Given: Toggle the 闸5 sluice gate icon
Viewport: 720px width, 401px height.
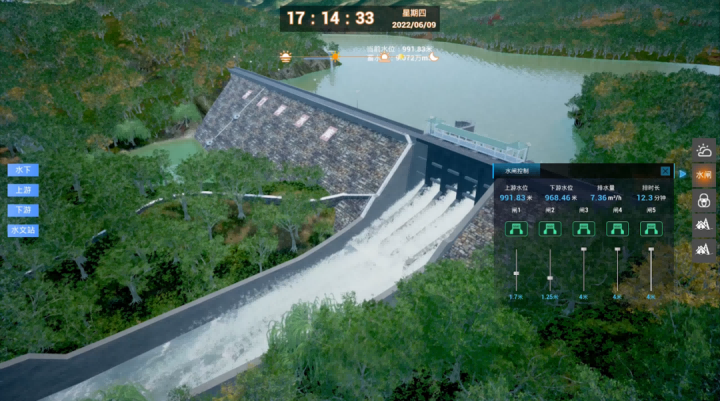Looking at the screenshot, I should click(651, 229).
